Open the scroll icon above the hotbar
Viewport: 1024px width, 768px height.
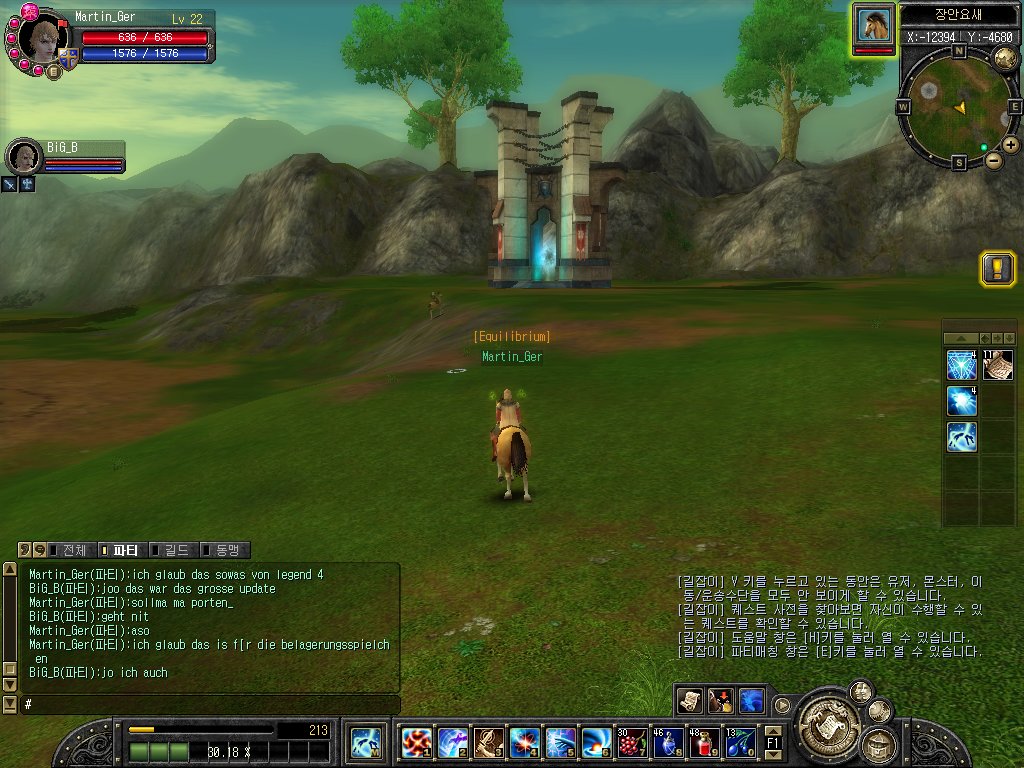click(x=689, y=701)
